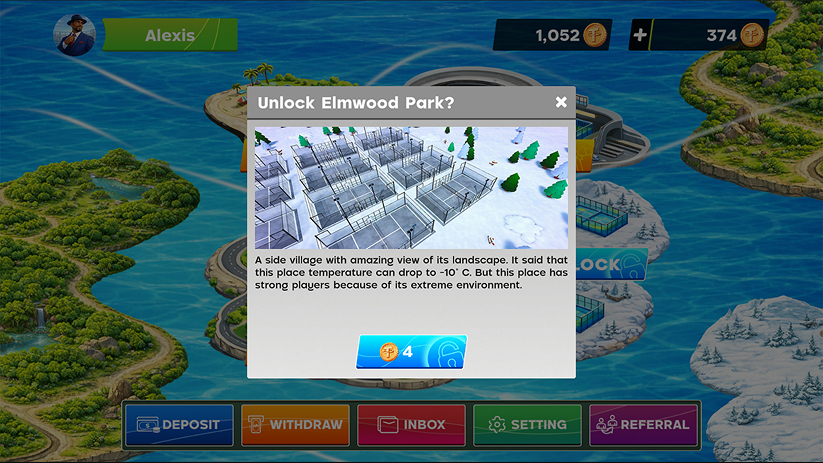Click the plus icon to add coins

(640, 35)
